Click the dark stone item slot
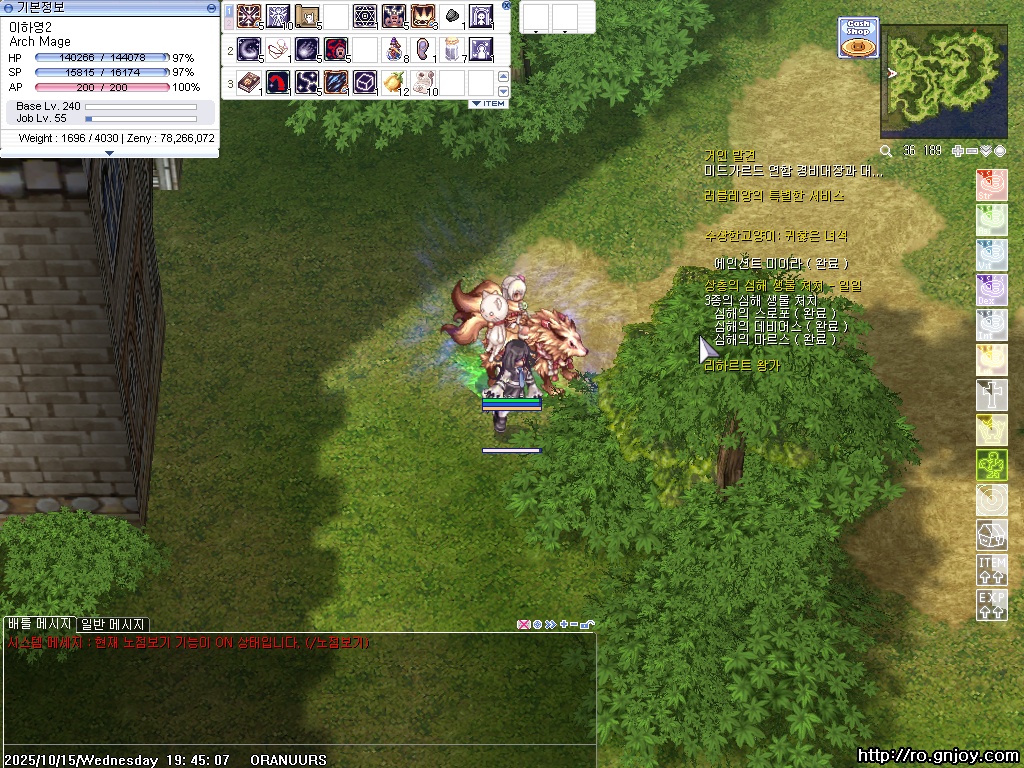The height and width of the screenshot is (768, 1024). tap(452, 17)
